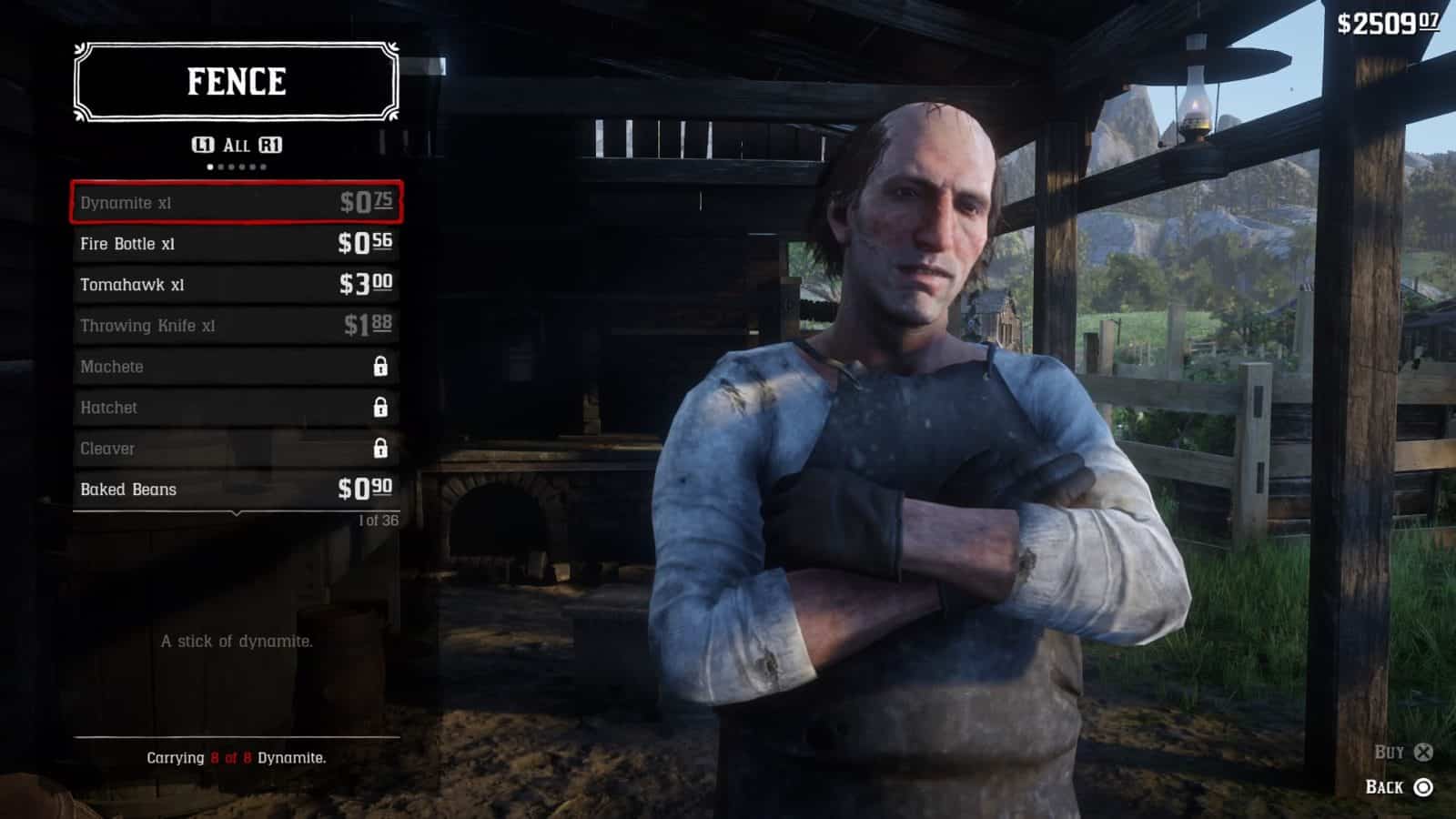Click the lock icon next to Cleaver
This screenshot has height=819, width=1456.
click(382, 448)
